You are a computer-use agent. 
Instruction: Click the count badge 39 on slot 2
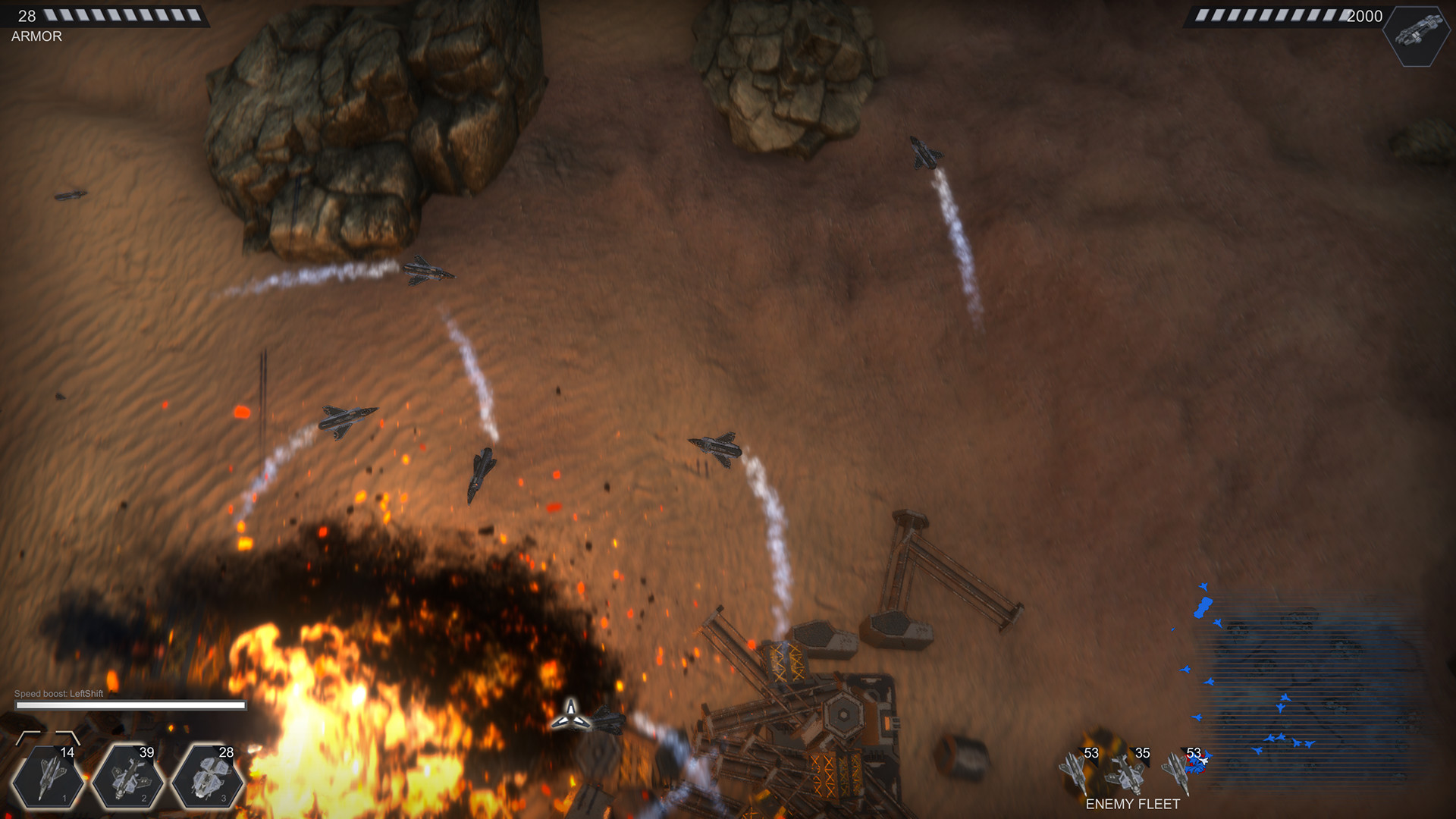tap(146, 753)
